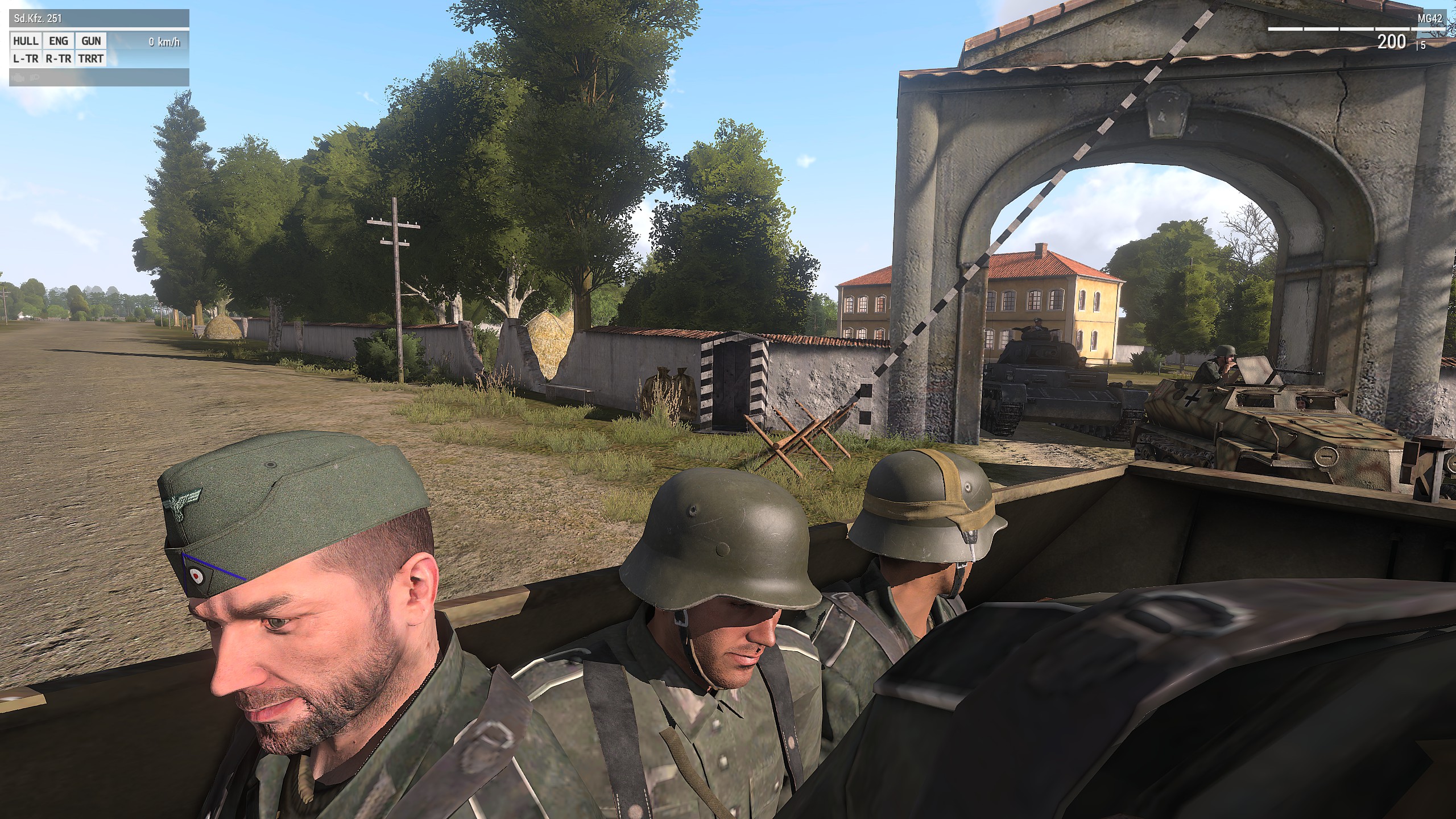Viewport: 1456px width, 819px height.
Task: Click the GUN status indicator
Action: point(91,41)
